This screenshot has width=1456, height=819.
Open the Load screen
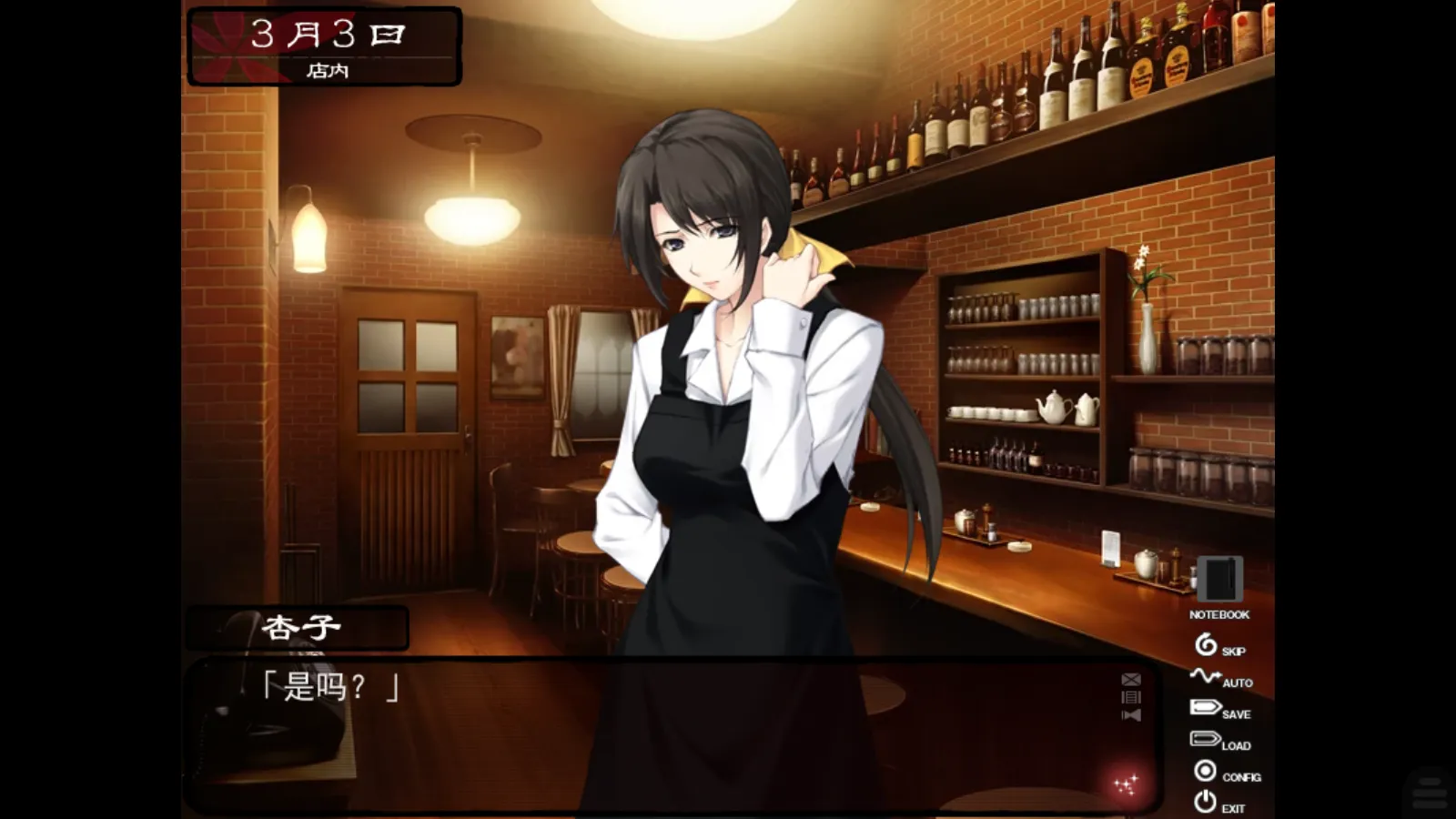click(x=1206, y=740)
